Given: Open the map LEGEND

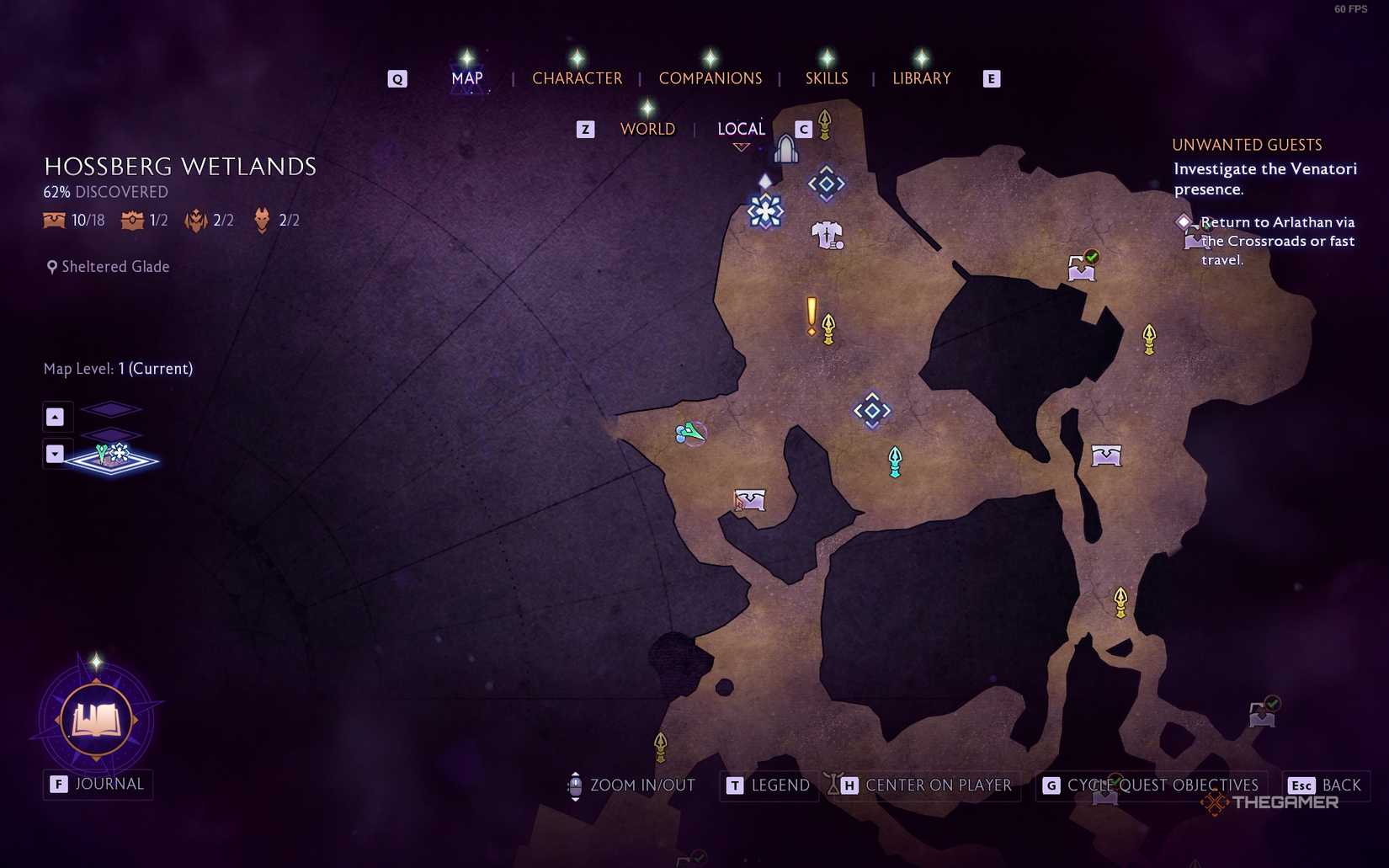Looking at the screenshot, I should [780, 785].
